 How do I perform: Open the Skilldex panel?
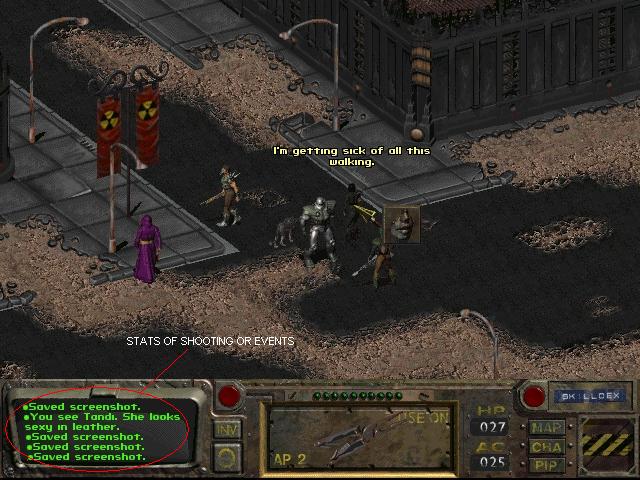click(x=579, y=396)
